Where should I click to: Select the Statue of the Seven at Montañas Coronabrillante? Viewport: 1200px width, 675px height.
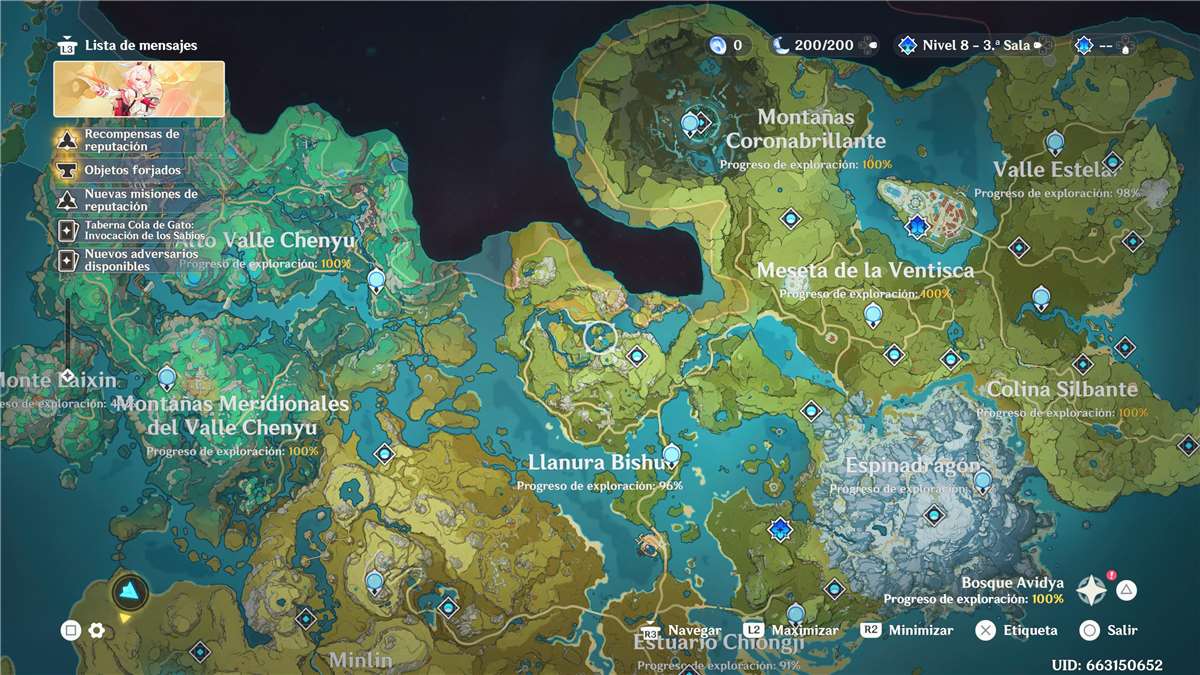pyautogui.click(x=690, y=124)
